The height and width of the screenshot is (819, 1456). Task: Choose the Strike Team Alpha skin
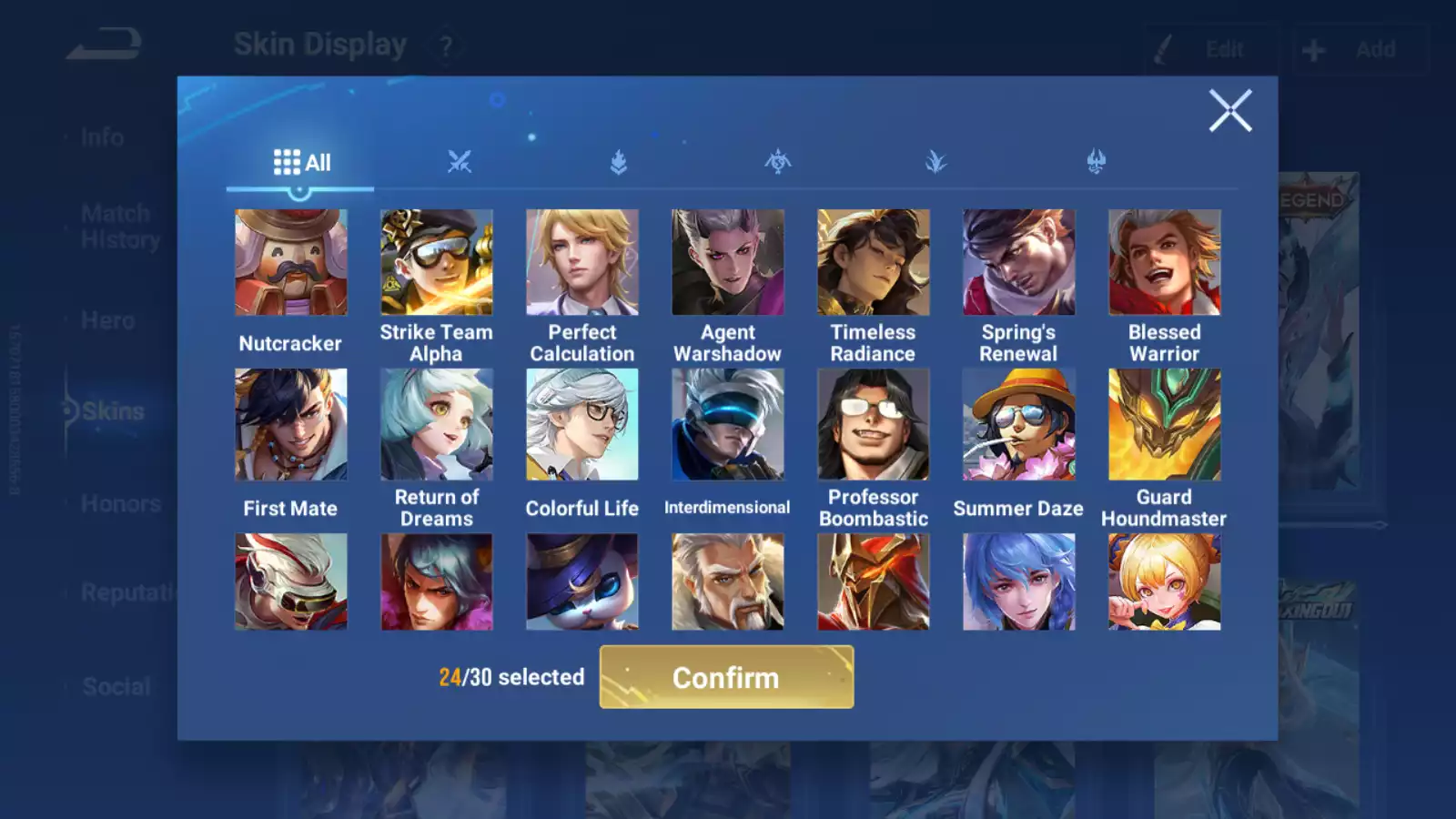(436, 263)
